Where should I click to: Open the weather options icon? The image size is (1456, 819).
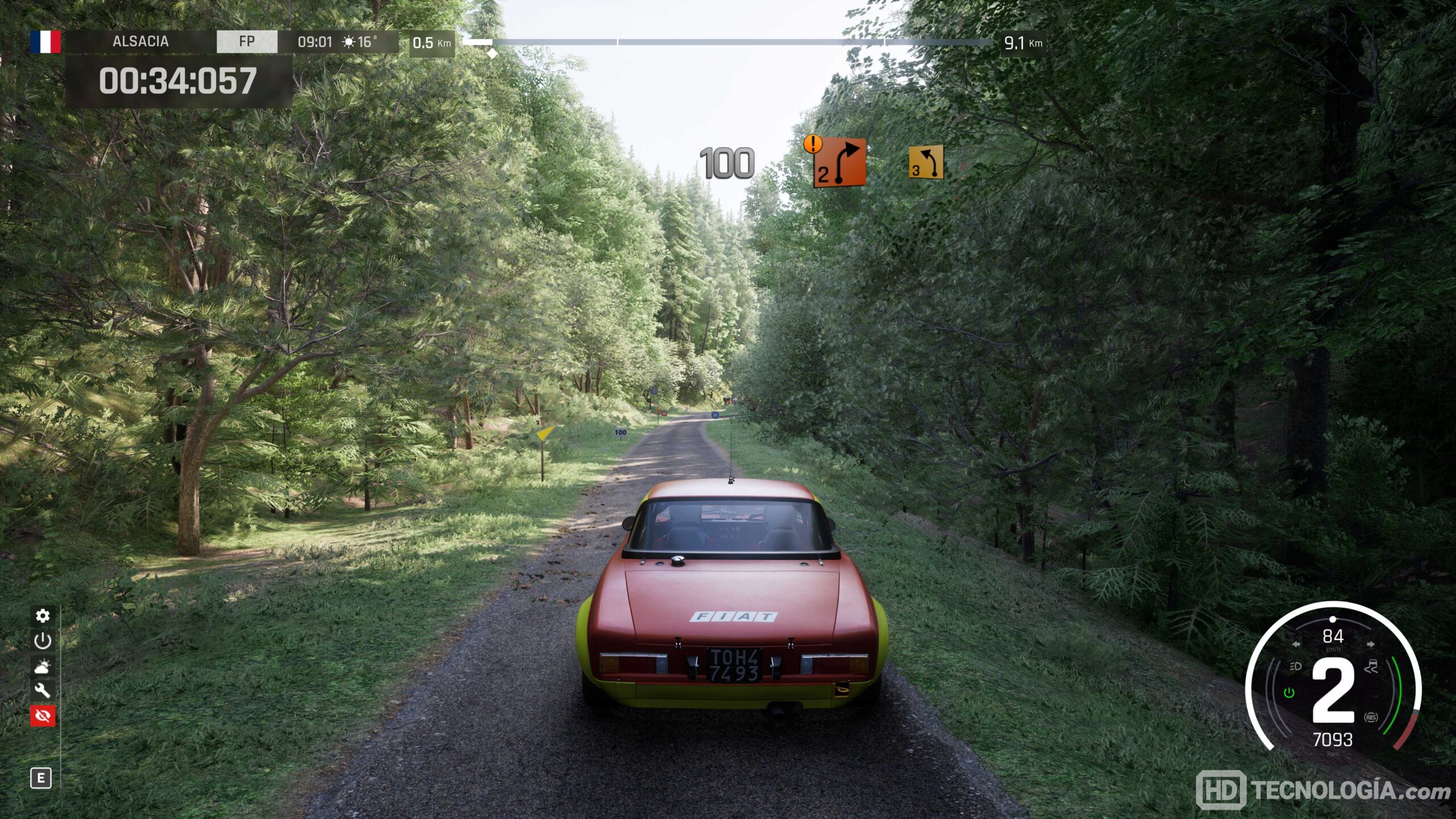pyautogui.click(x=43, y=666)
